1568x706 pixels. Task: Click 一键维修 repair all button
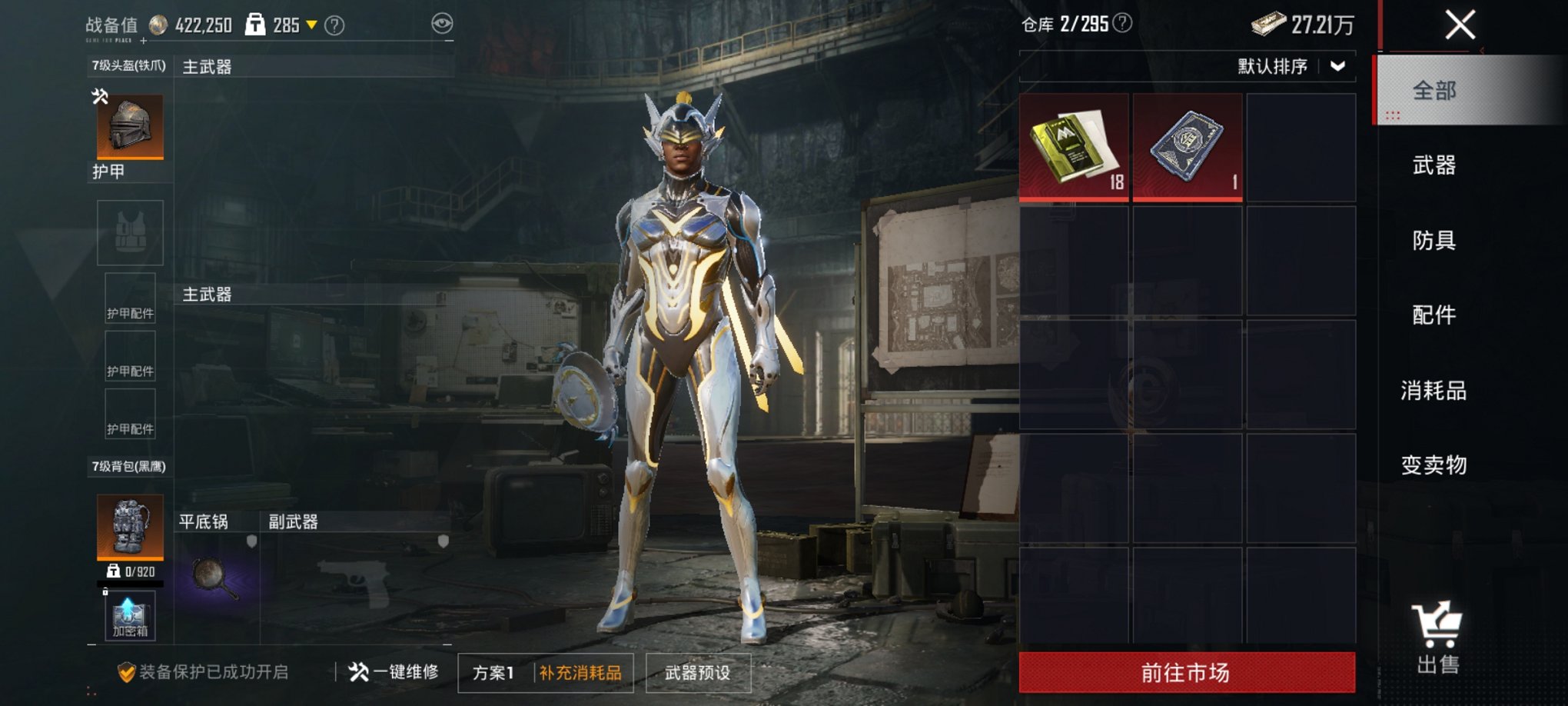[x=394, y=672]
